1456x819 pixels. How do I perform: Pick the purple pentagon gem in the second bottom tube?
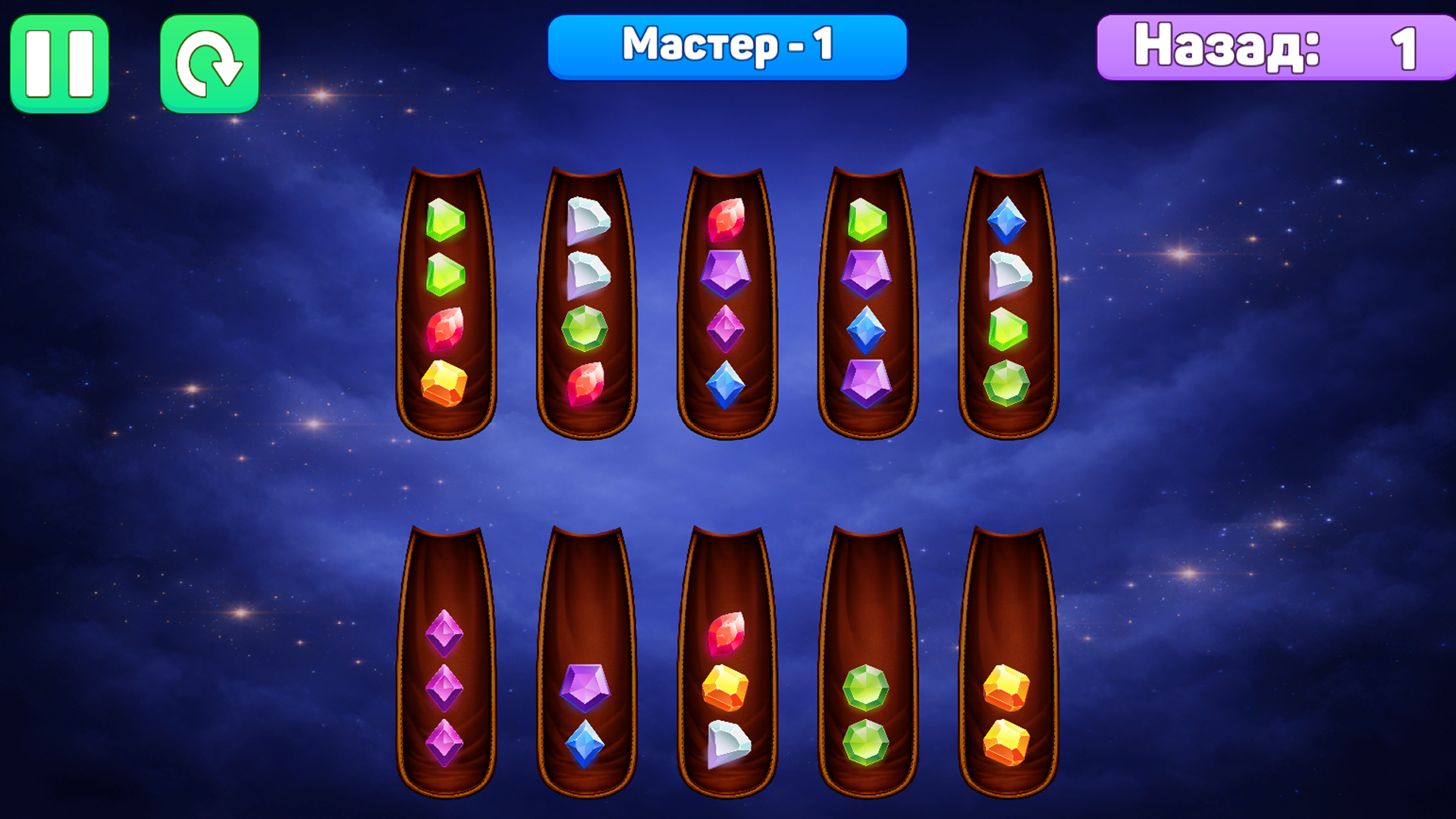tap(585, 685)
